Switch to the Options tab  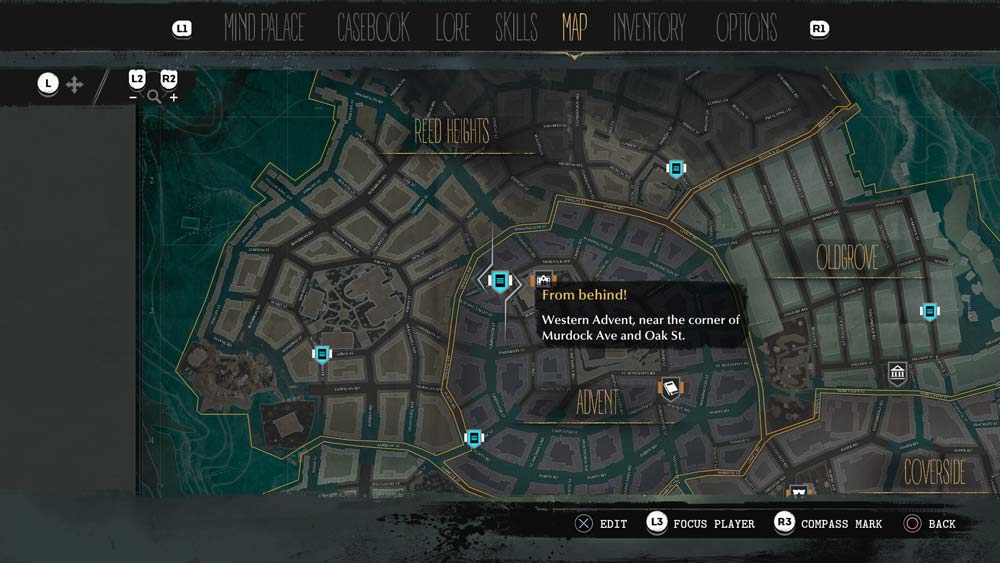pyautogui.click(x=746, y=28)
